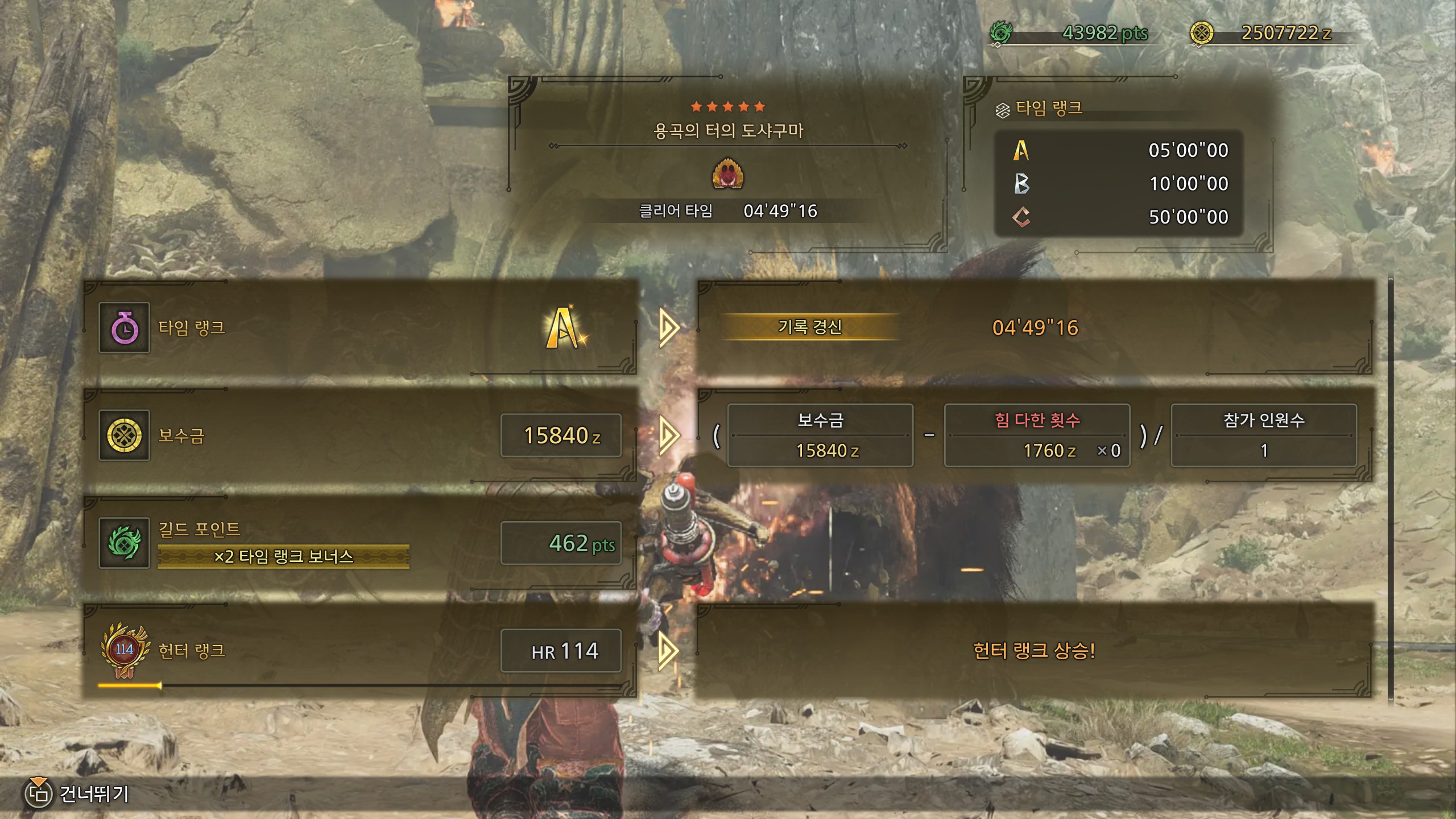This screenshot has width=1456, height=819.
Task: Select the 길드 포인트 result row
Action: (x=359, y=543)
